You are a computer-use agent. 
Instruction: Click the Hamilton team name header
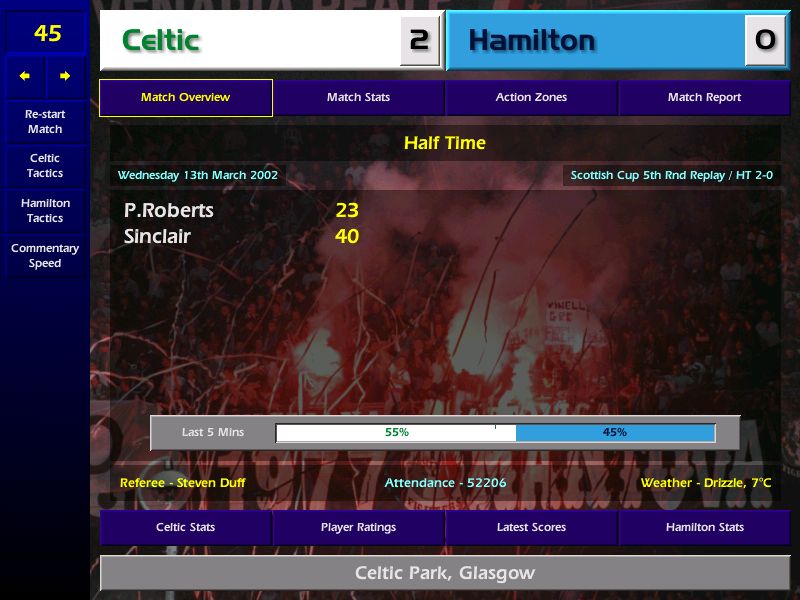[x=595, y=41]
